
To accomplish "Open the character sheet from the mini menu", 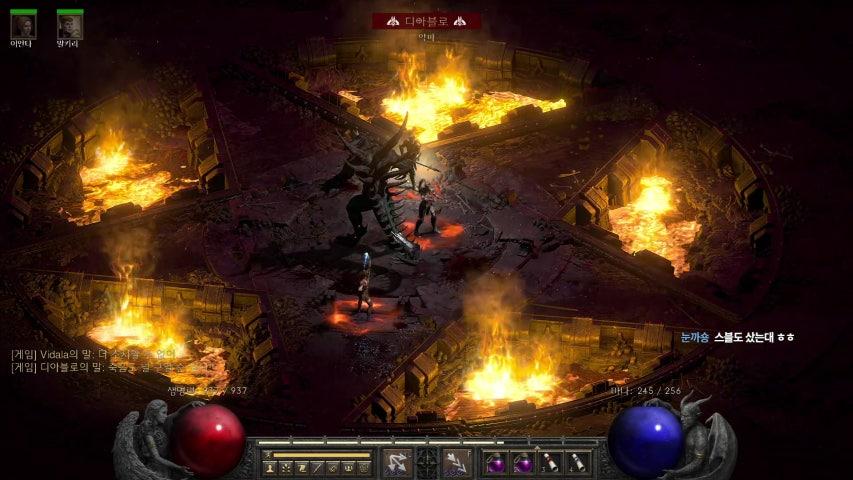I will pos(270,467).
